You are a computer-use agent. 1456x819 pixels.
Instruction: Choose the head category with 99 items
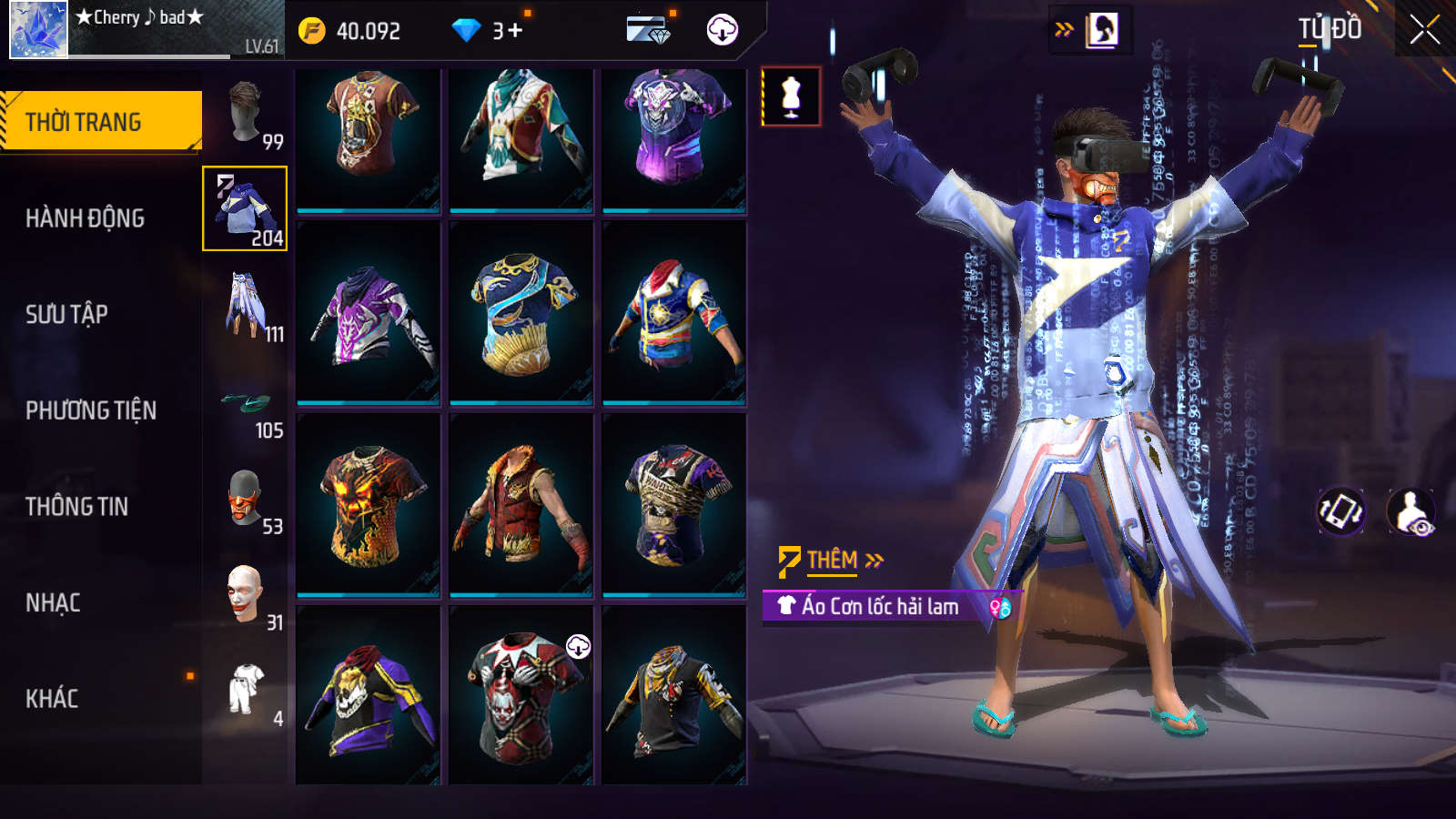pyautogui.click(x=246, y=114)
